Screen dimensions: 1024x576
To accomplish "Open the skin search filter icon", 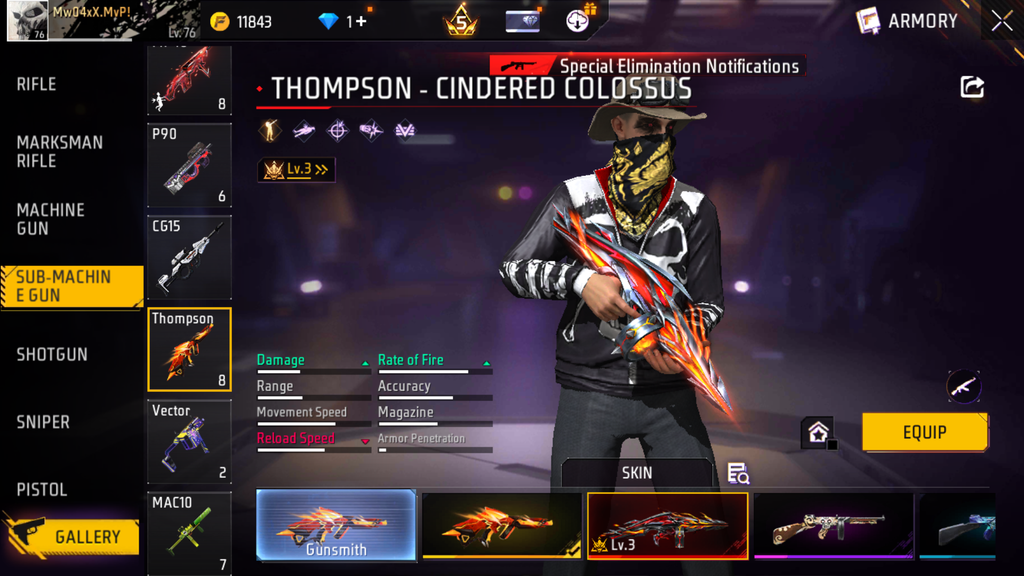I will tap(738, 473).
